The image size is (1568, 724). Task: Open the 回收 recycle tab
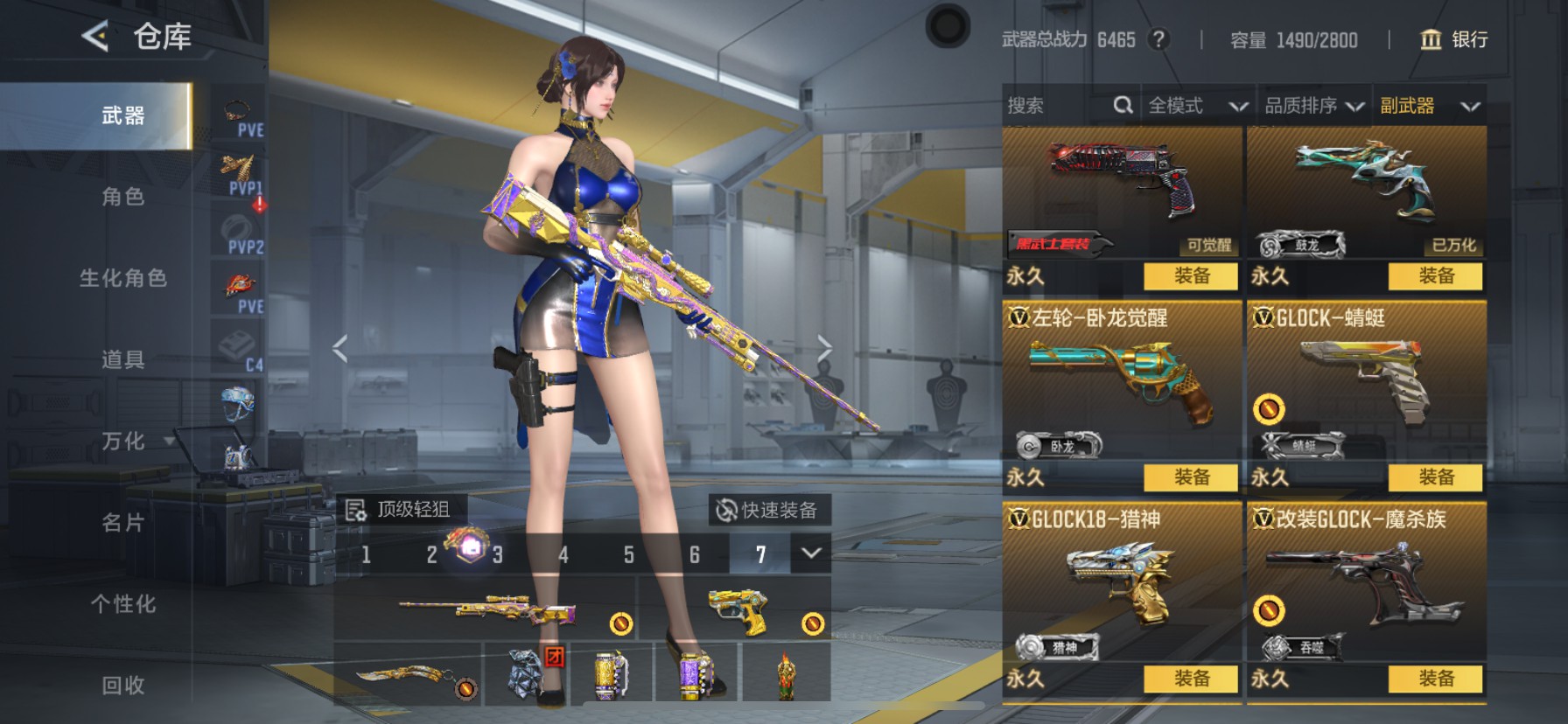(x=123, y=686)
